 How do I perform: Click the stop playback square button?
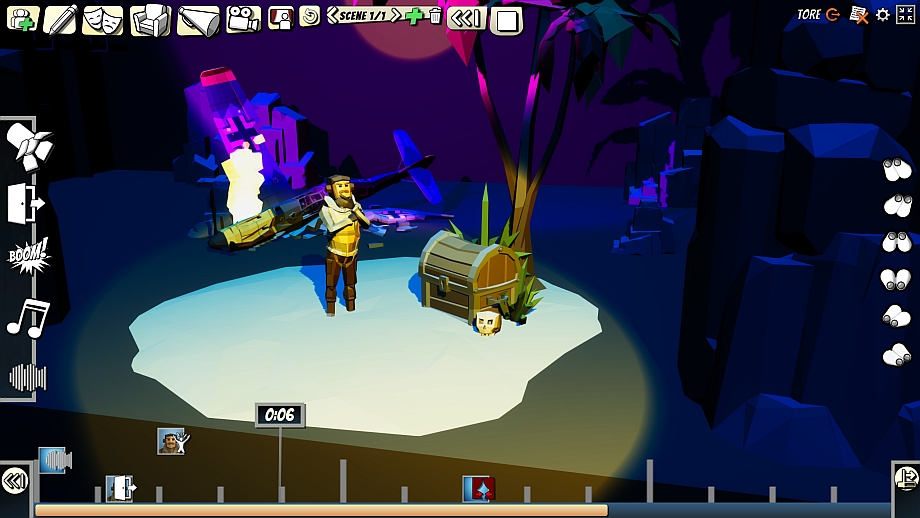pos(507,20)
